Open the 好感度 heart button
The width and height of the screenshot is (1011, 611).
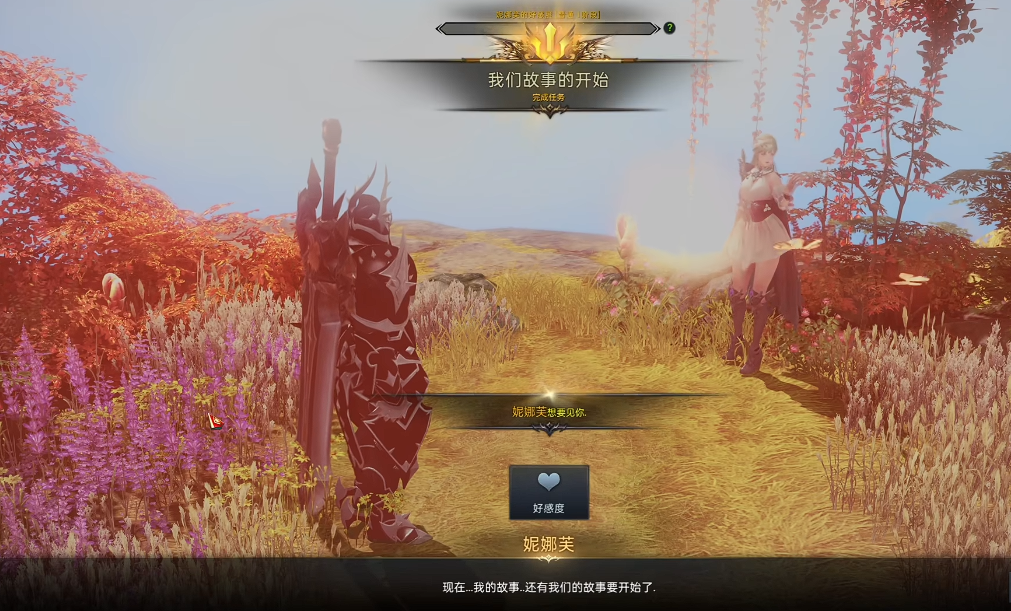548,491
